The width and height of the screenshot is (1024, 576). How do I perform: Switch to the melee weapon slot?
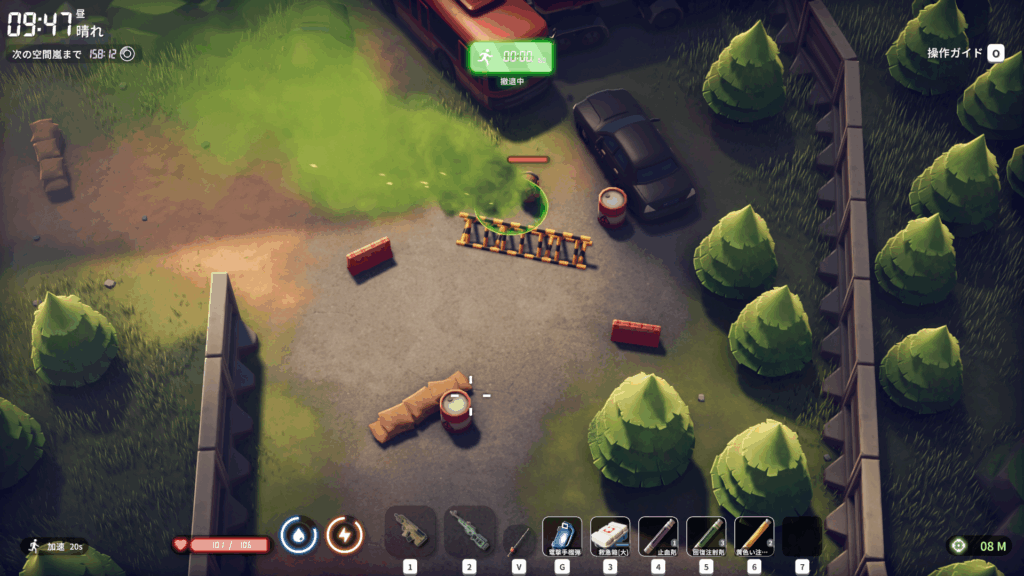tap(517, 540)
